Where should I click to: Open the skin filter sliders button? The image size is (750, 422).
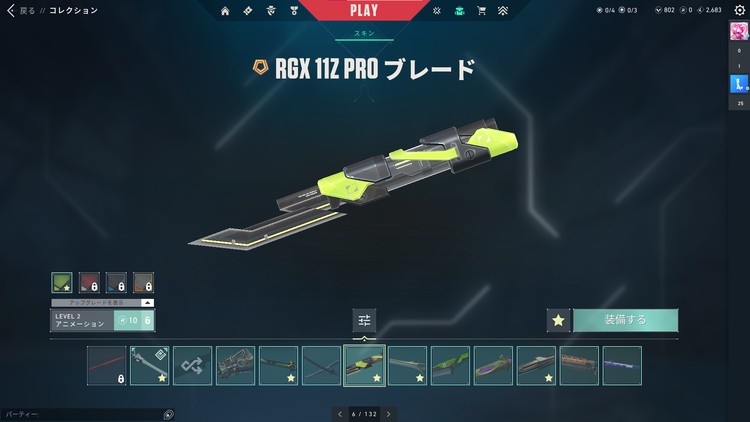[x=364, y=320]
